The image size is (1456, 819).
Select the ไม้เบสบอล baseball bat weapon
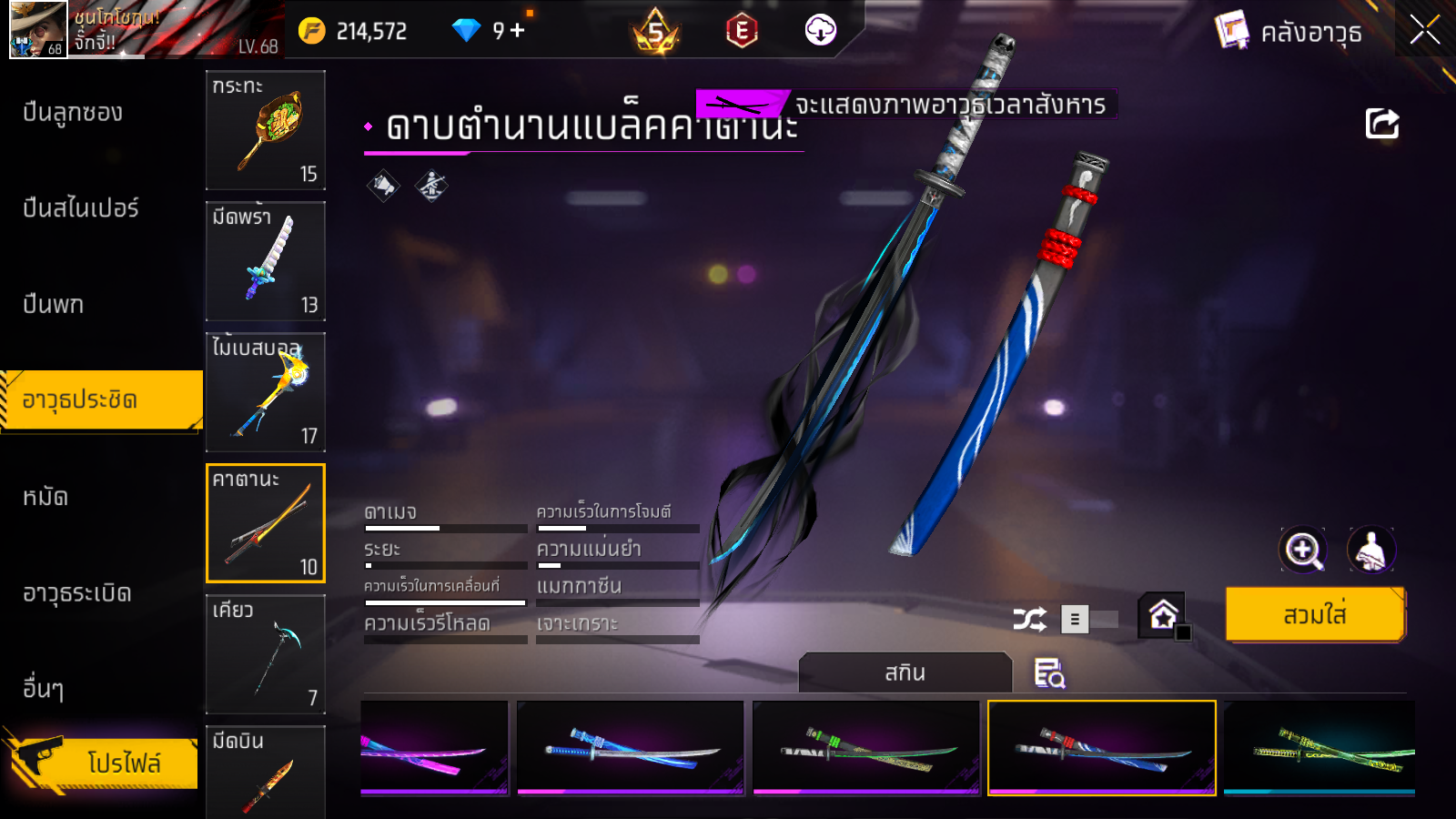(x=266, y=392)
